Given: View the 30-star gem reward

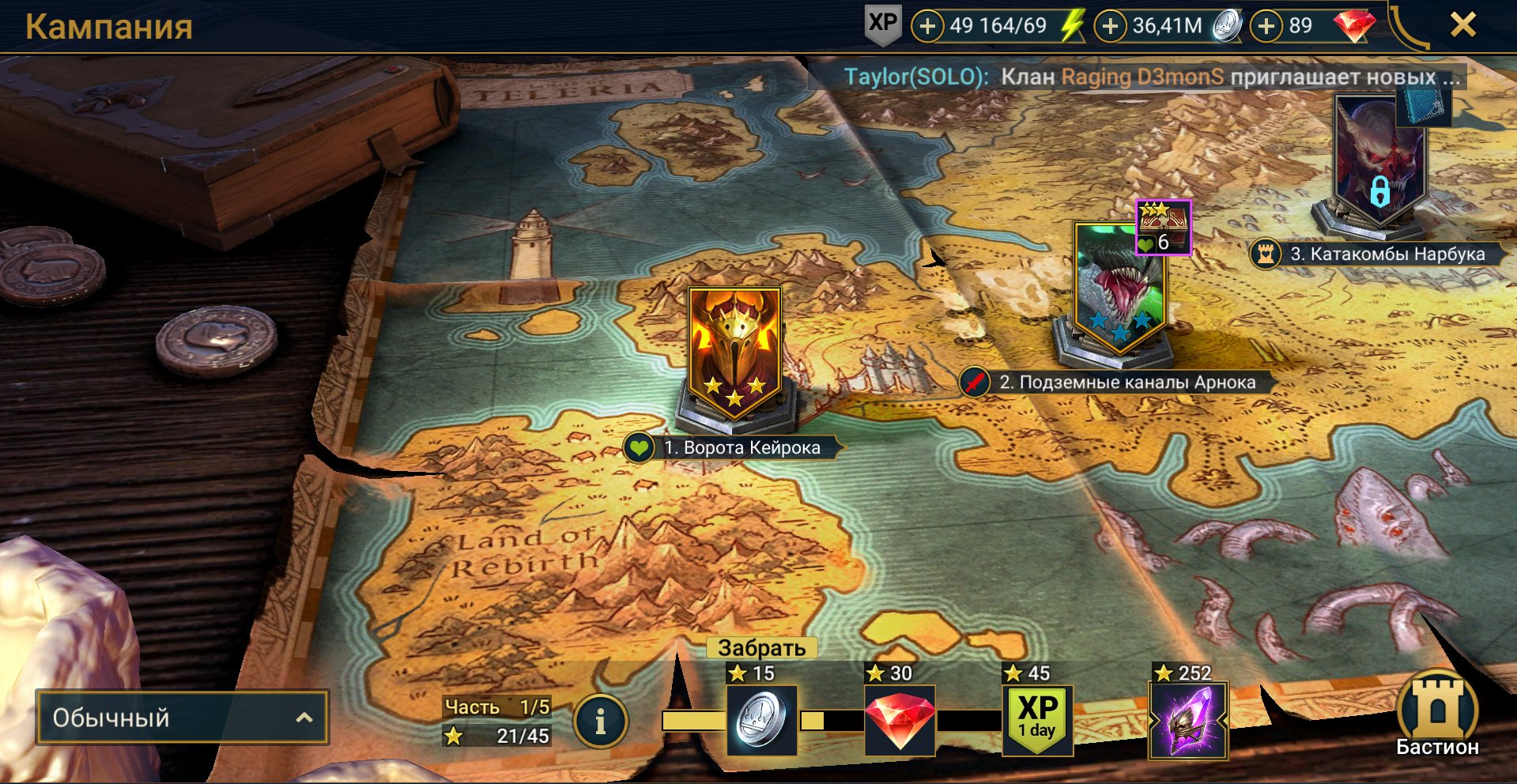Looking at the screenshot, I should pyautogui.click(x=900, y=718).
